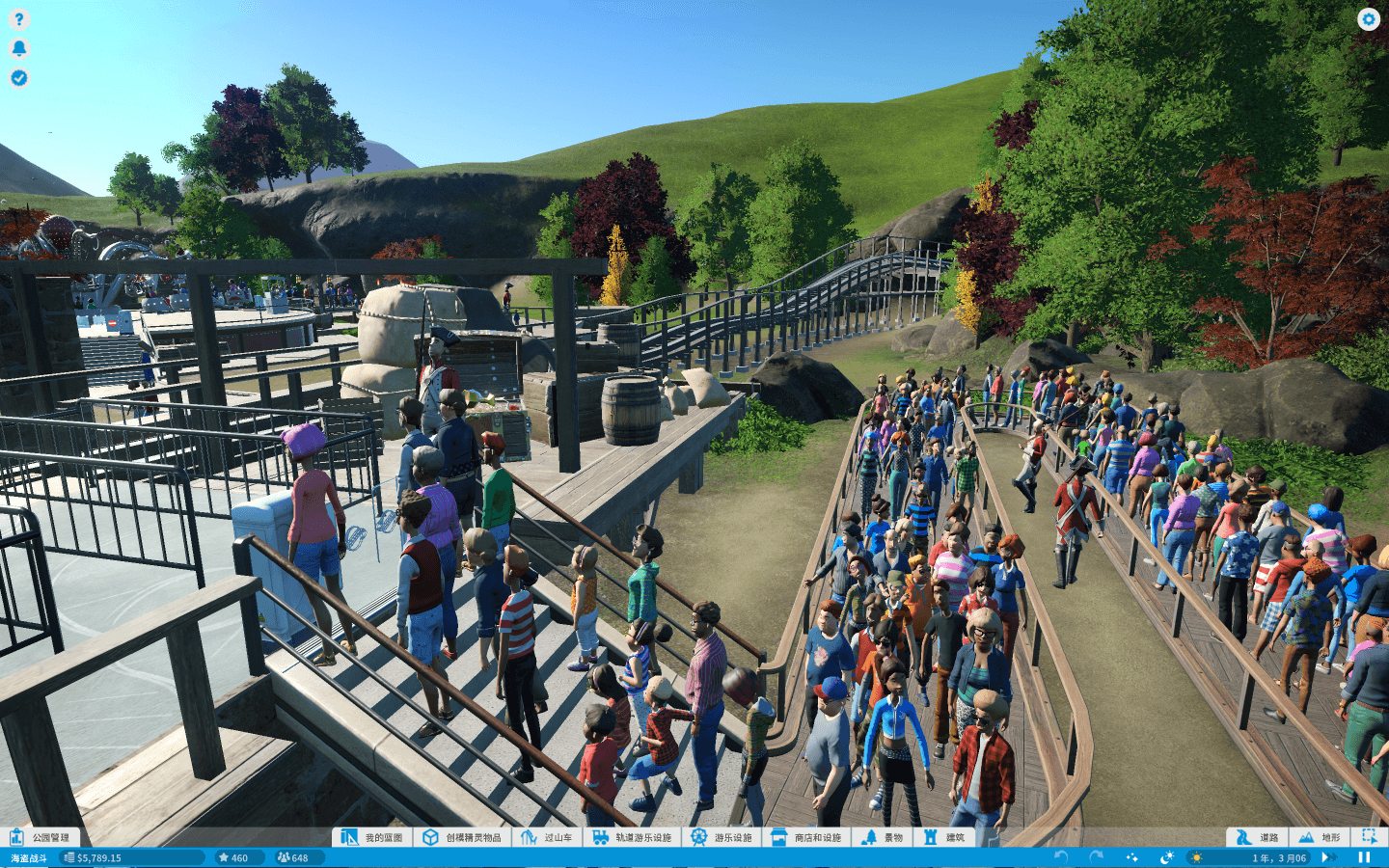Screen dimensions: 1389x868
Task: Open the 我的蓝图 blueprints tab
Action: pyautogui.click(x=372, y=837)
